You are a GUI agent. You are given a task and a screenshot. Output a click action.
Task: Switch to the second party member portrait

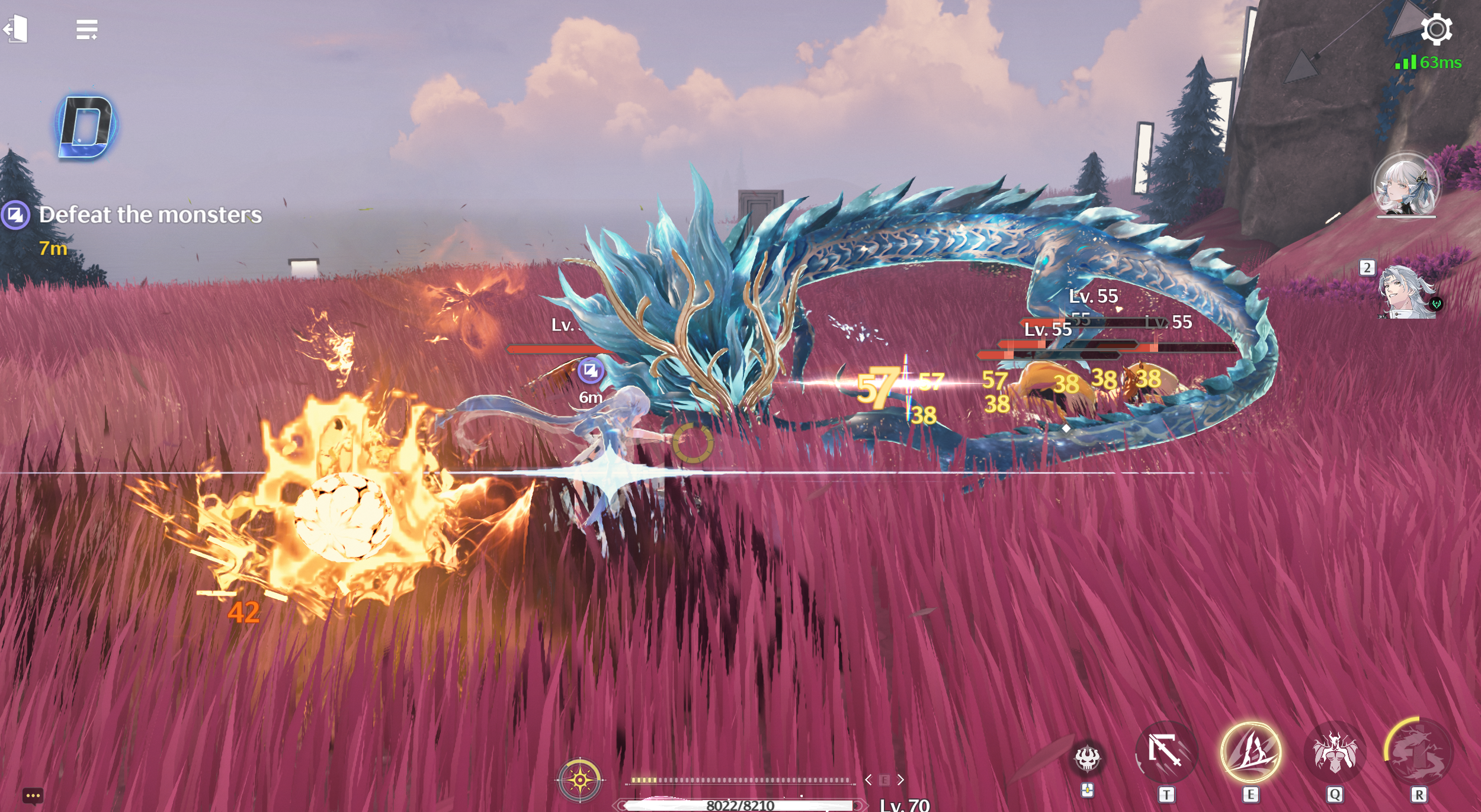click(x=1407, y=292)
